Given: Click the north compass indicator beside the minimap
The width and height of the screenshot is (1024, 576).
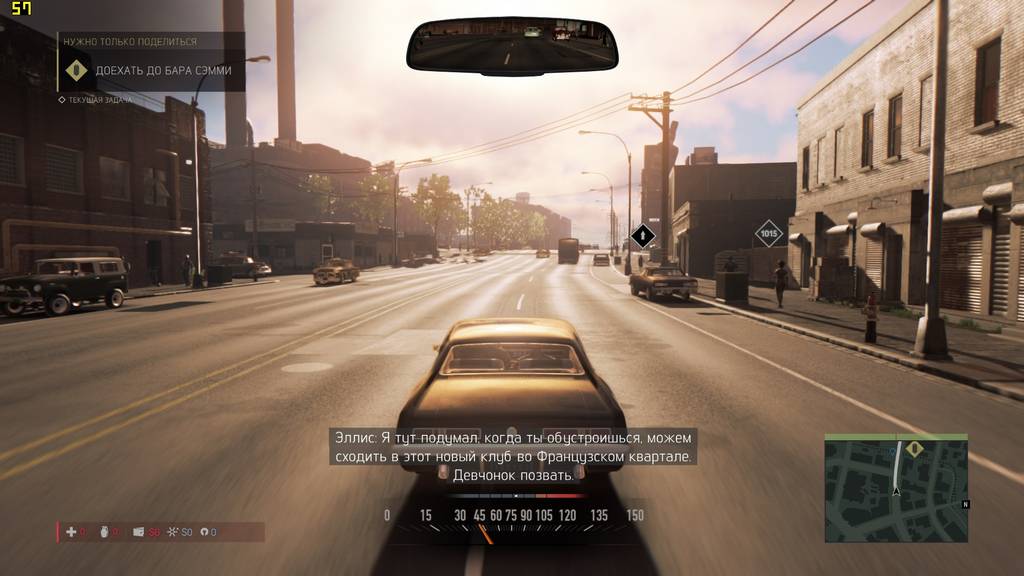Looking at the screenshot, I should (965, 505).
